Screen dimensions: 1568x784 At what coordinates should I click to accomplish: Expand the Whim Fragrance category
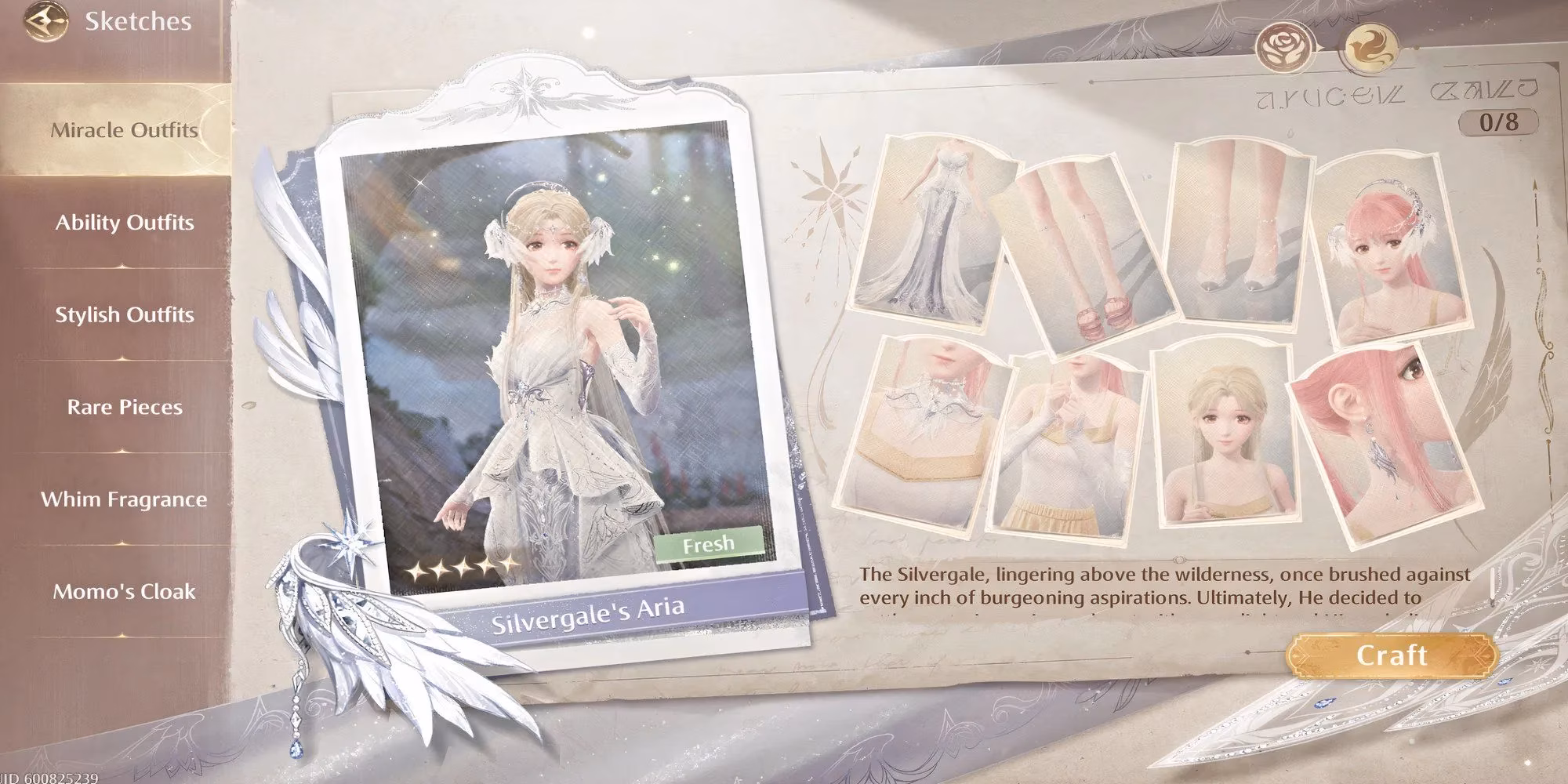pyautogui.click(x=124, y=499)
